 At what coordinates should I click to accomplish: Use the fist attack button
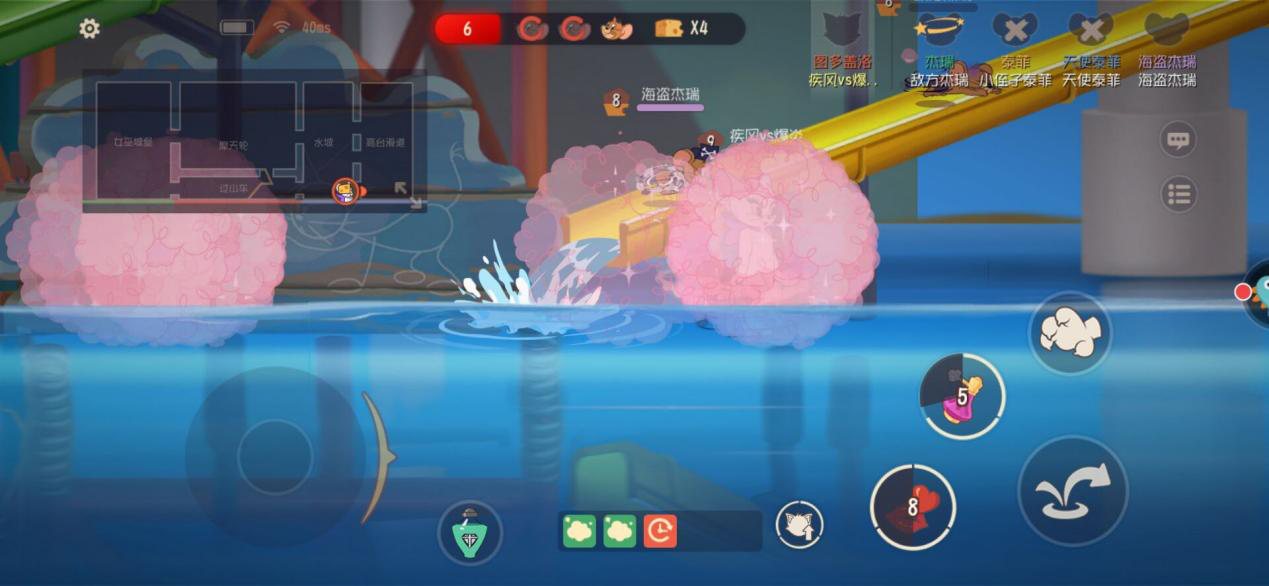click(x=1070, y=333)
